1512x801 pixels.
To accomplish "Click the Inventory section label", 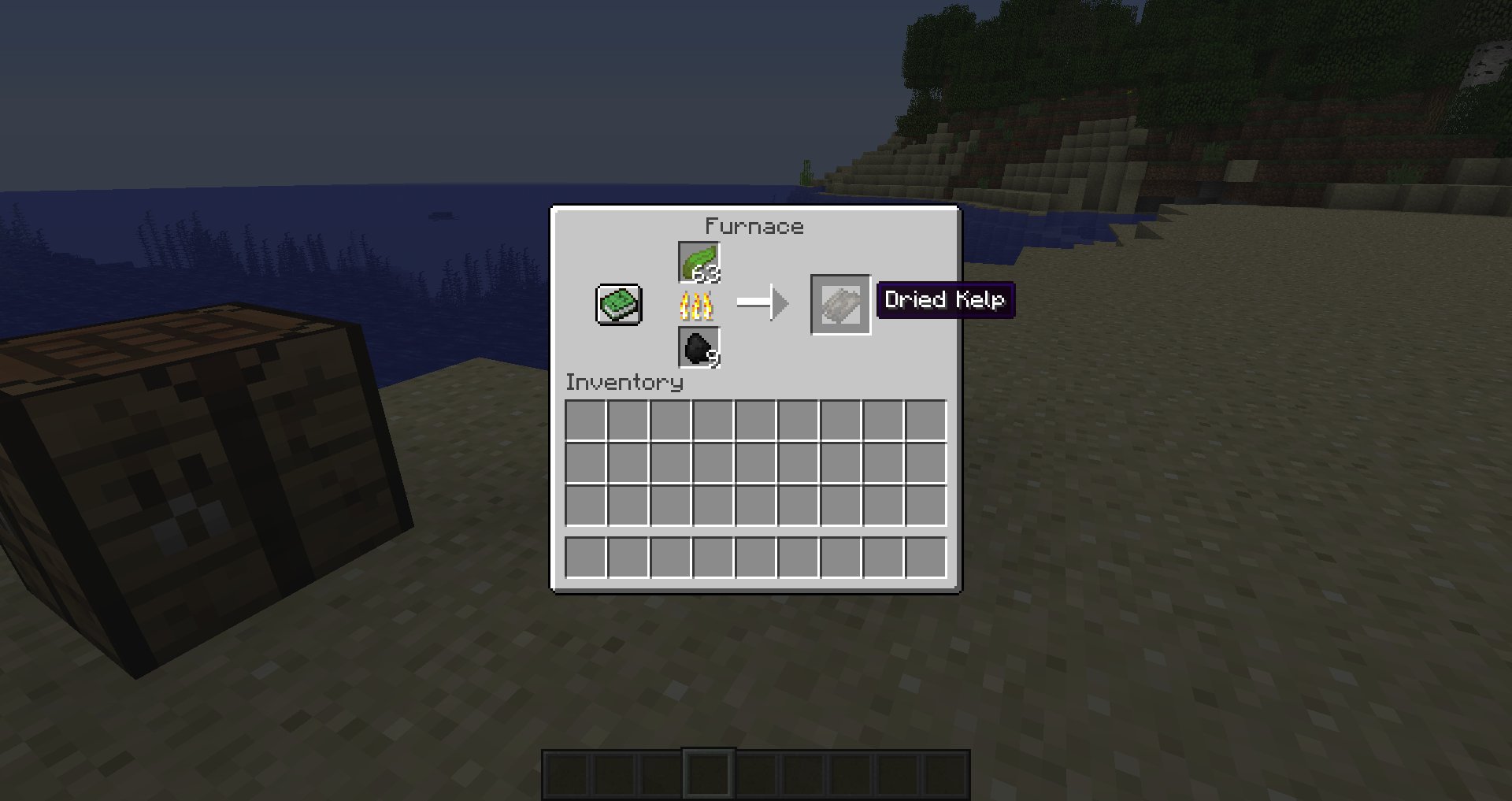I will point(624,384).
